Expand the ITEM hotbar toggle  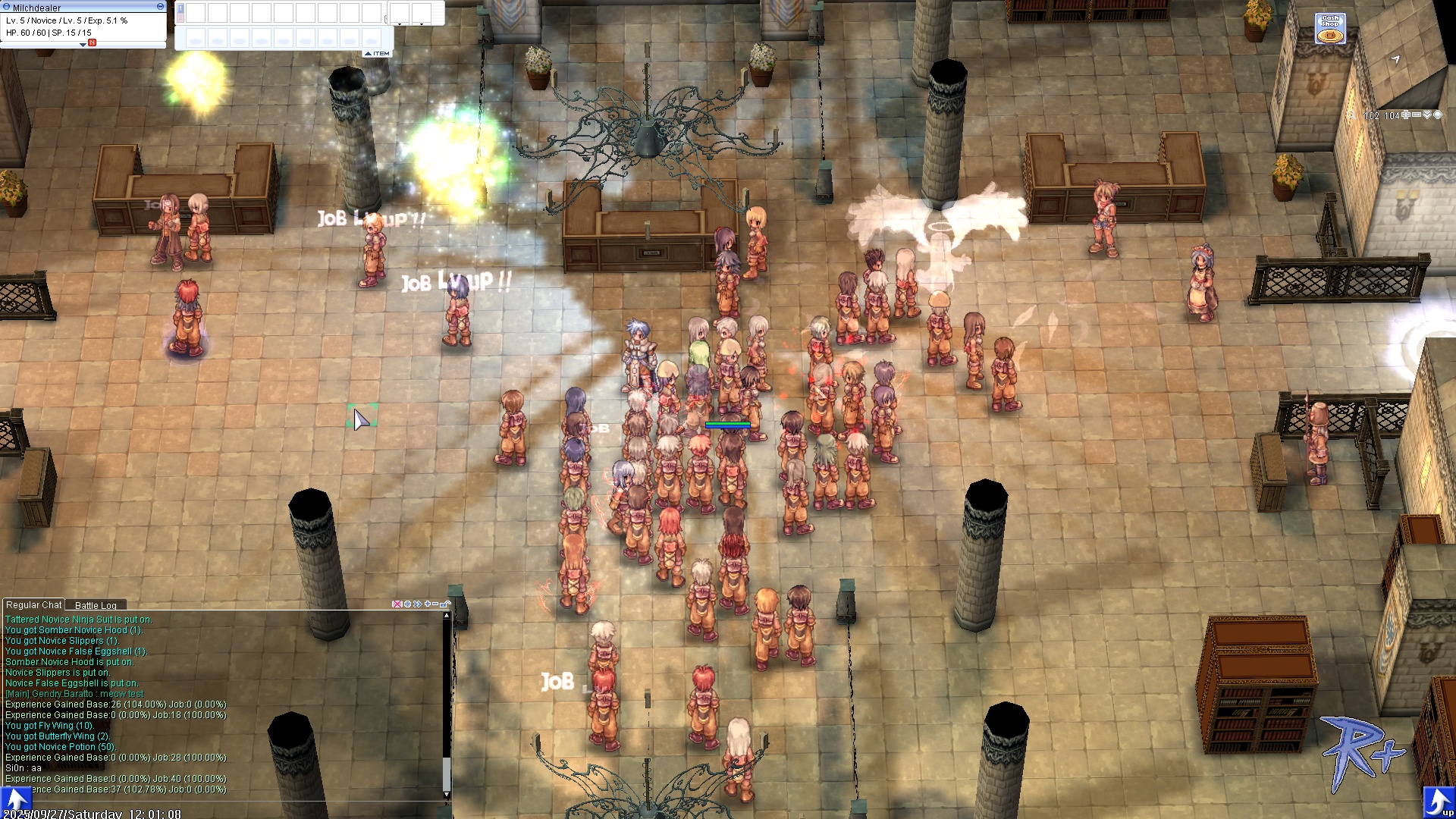pos(378,53)
